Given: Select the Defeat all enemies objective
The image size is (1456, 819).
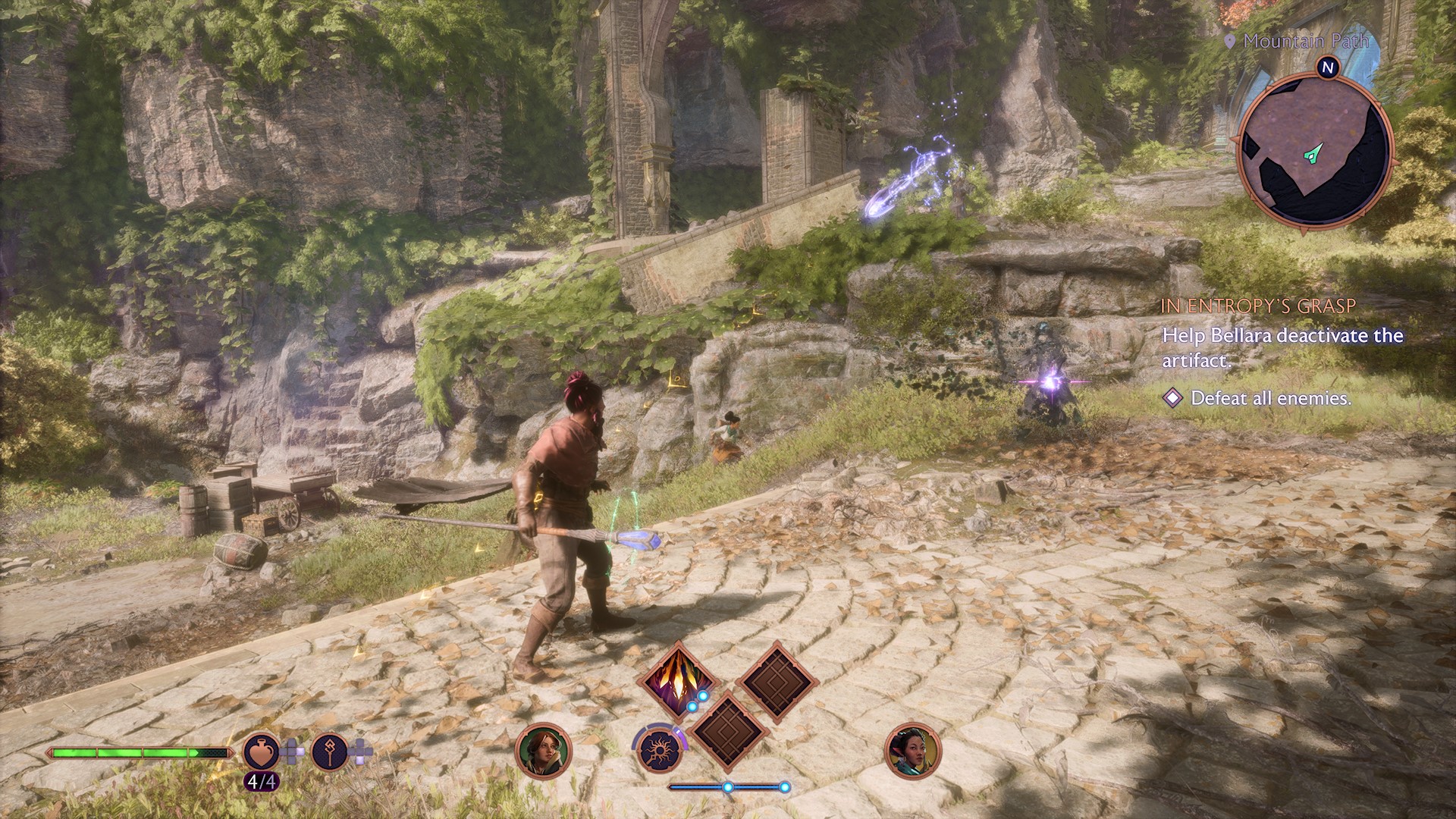Looking at the screenshot, I should pyautogui.click(x=1270, y=398).
